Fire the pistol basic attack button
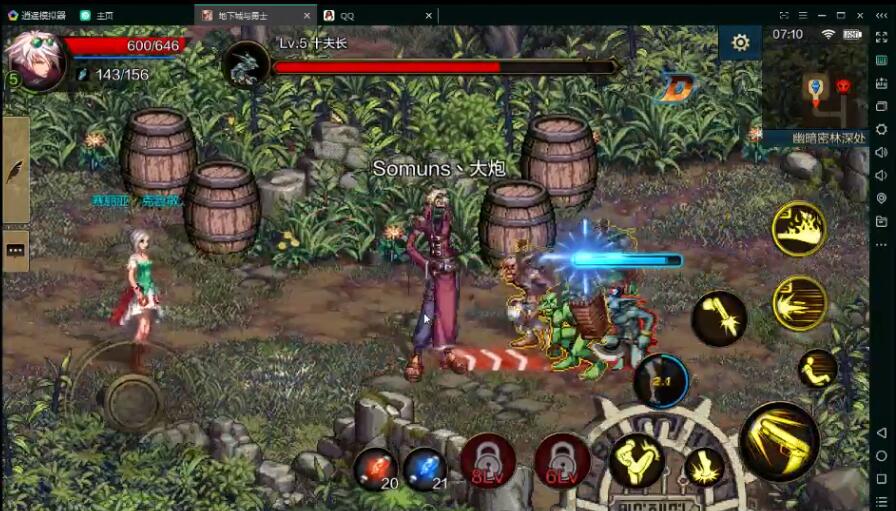The image size is (896, 511). (779, 441)
